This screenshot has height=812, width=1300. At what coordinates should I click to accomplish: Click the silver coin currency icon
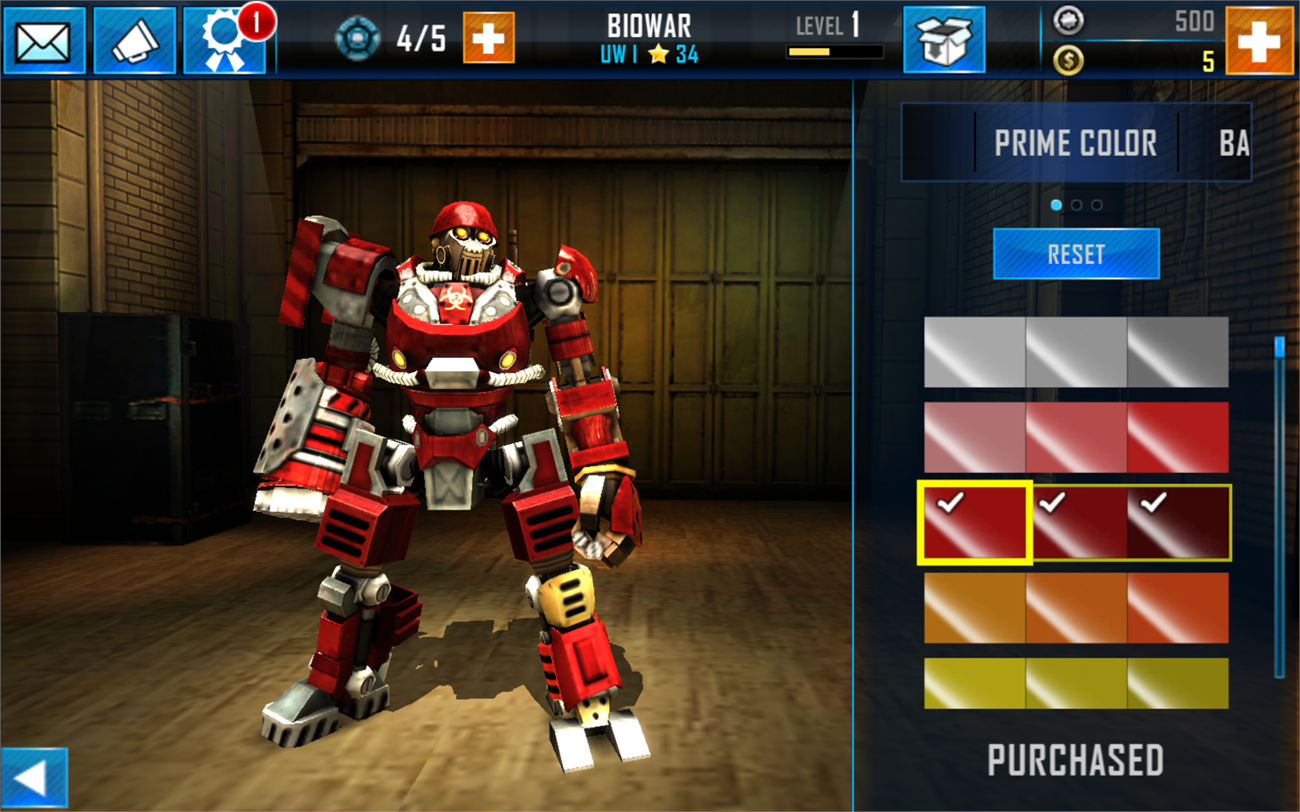tap(1069, 22)
